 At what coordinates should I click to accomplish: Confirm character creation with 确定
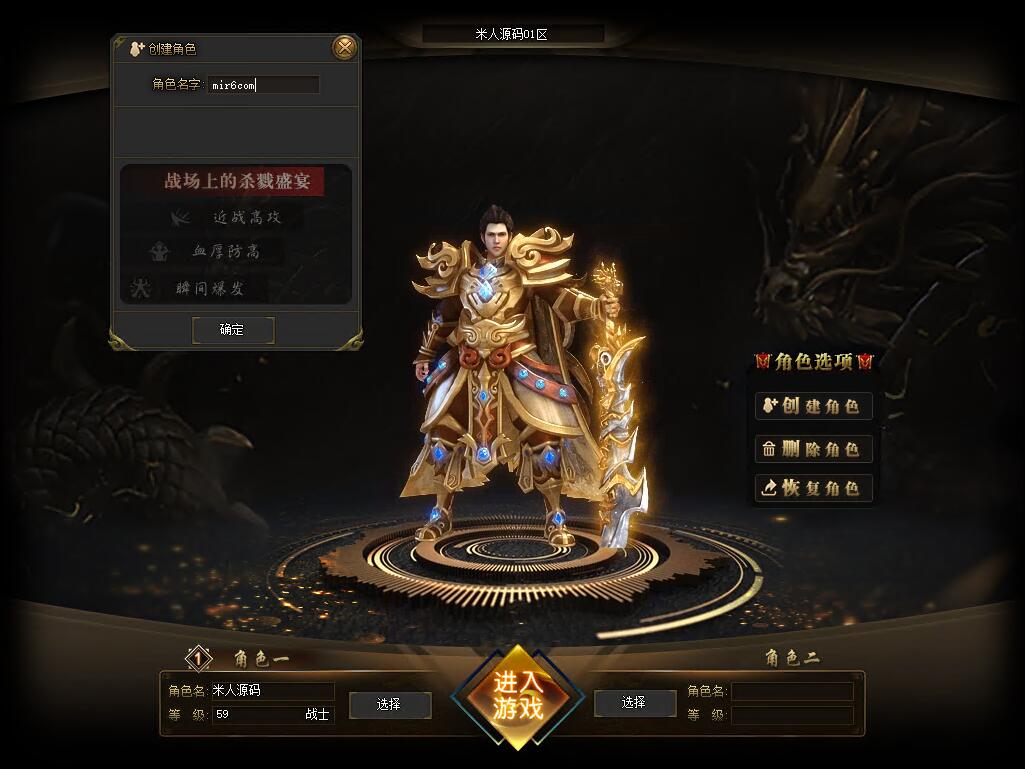coord(232,329)
